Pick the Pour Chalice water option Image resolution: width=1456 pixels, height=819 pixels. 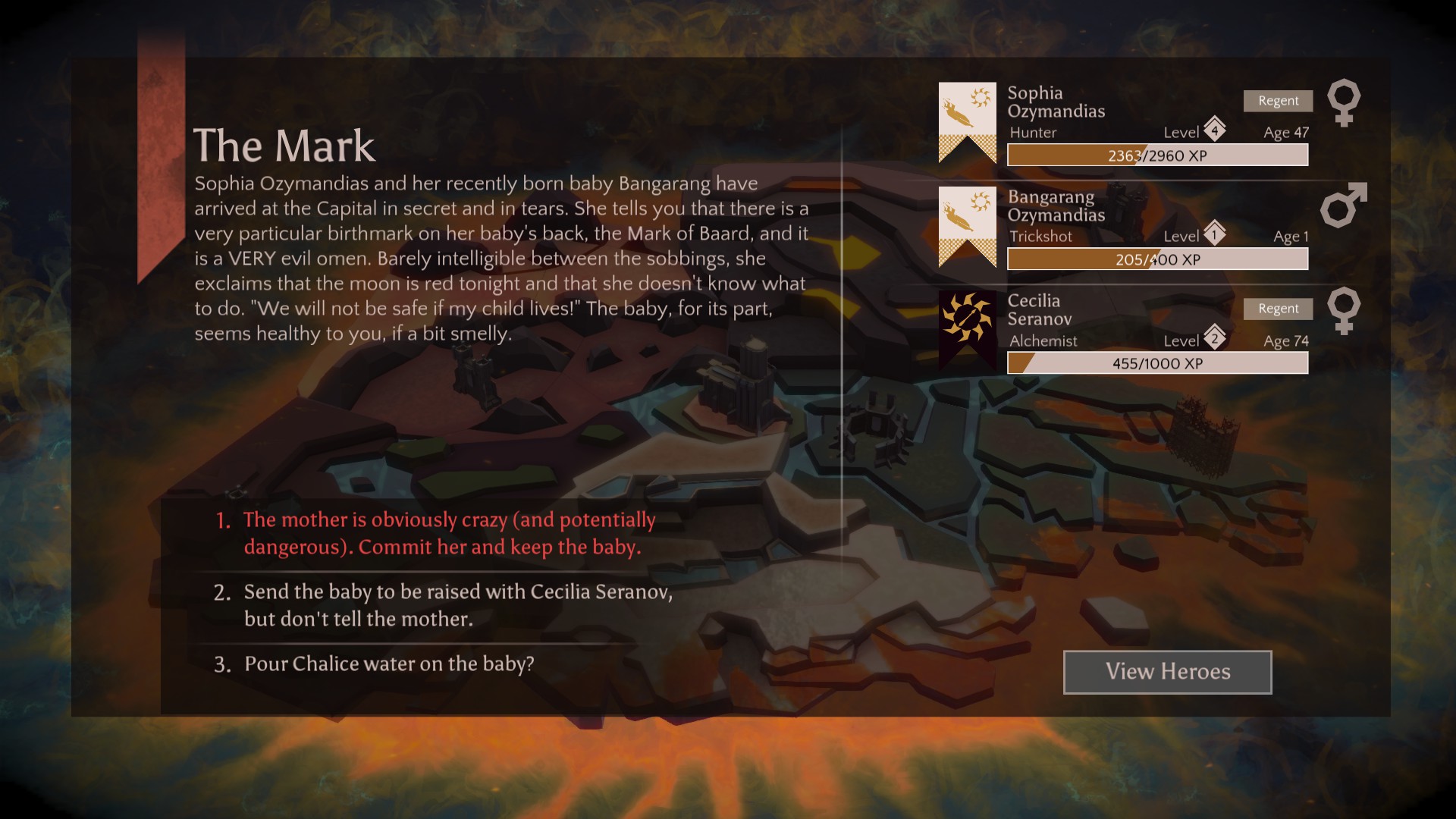pos(388,664)
